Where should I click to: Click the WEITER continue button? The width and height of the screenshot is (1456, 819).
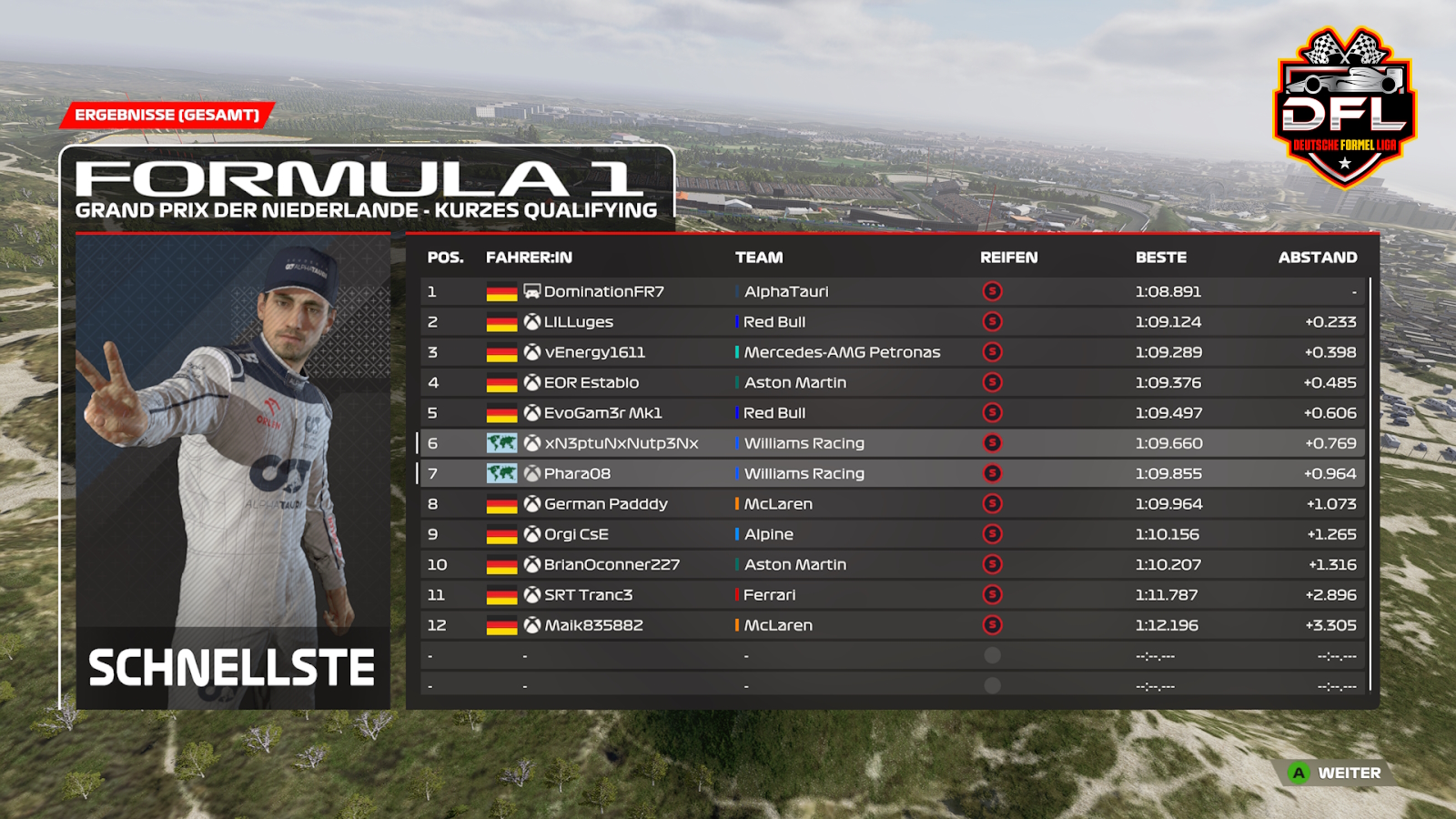(x=1336, y=773)
